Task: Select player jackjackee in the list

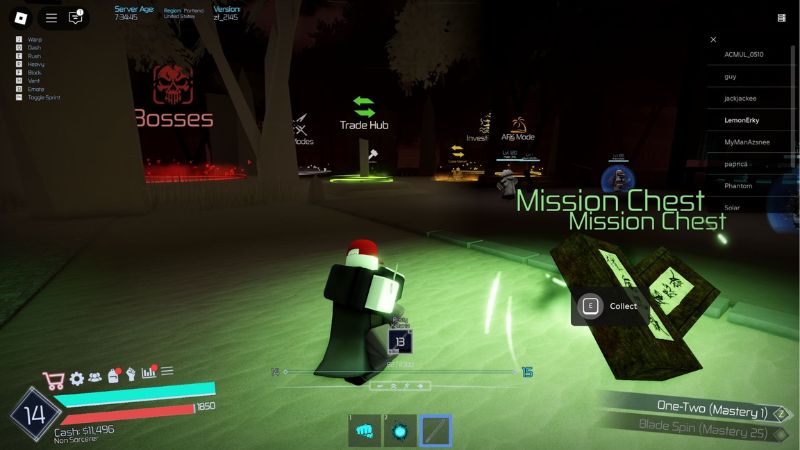Action: [744, 98]
